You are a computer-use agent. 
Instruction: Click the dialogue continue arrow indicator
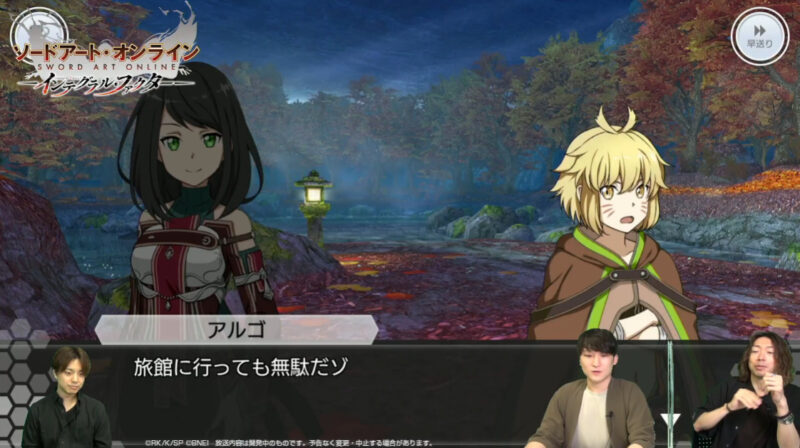pos(671,419)
